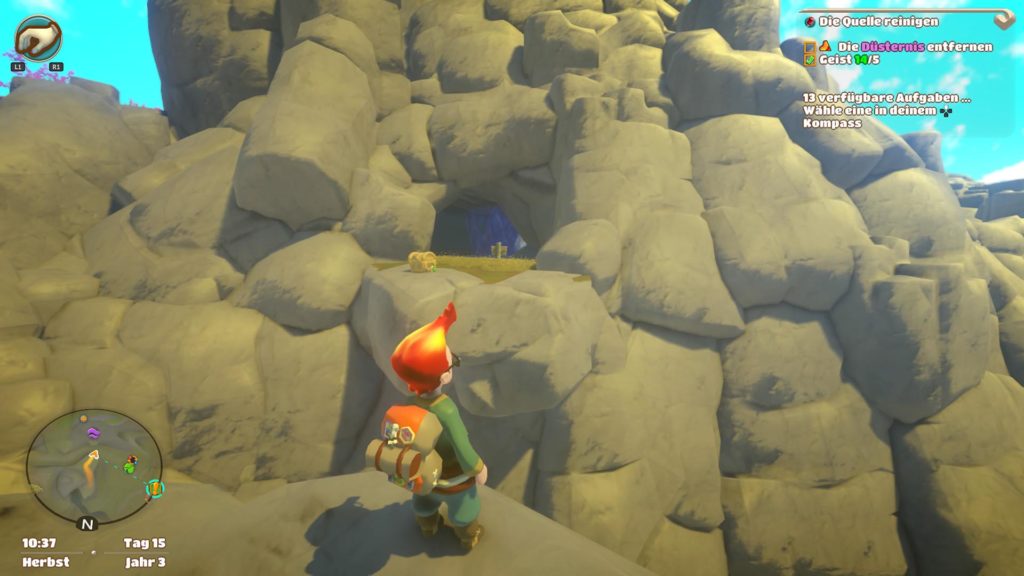Open the circular minimap

point(93,465)
